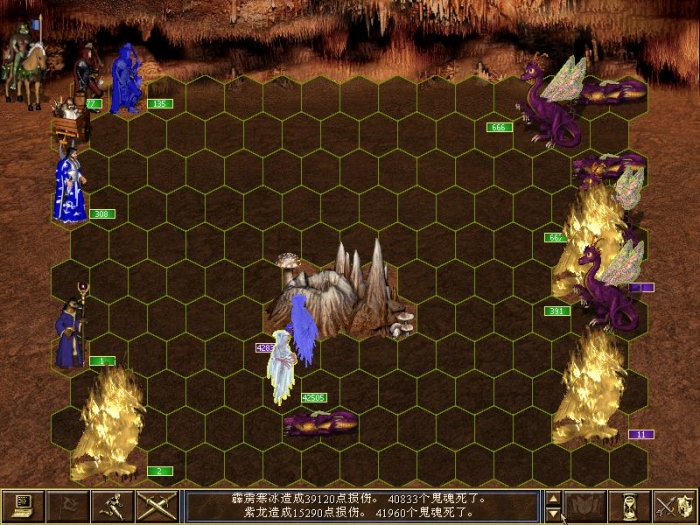Click the combat log up arrow

[x=552, y=498]
